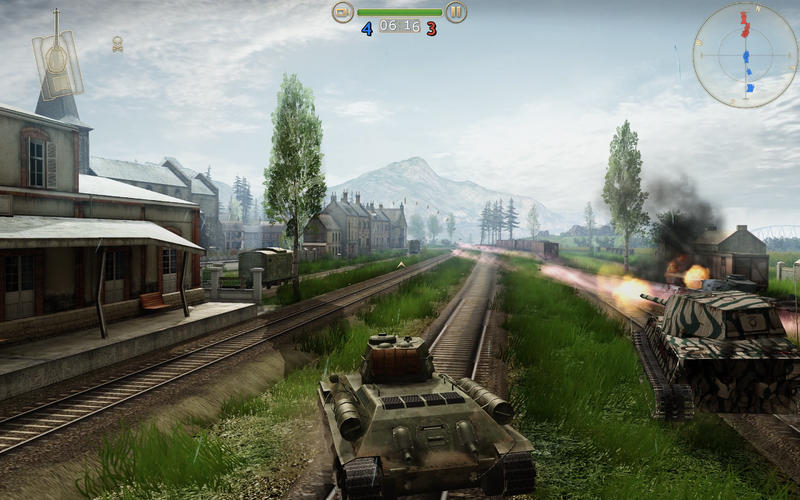Screen dimensions: 800x500
Task: Click the skull and crossbones icon
Action: (x=117, y=44)
